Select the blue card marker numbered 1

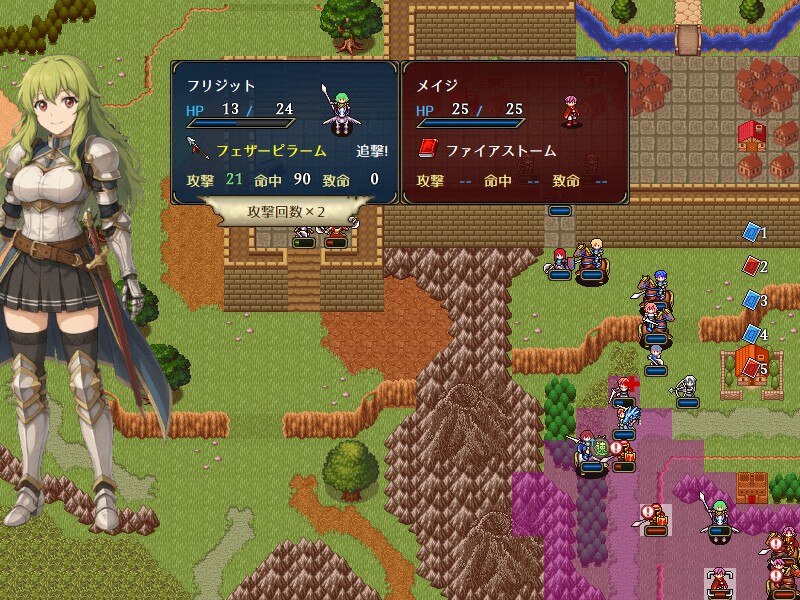tap(751, 232)
